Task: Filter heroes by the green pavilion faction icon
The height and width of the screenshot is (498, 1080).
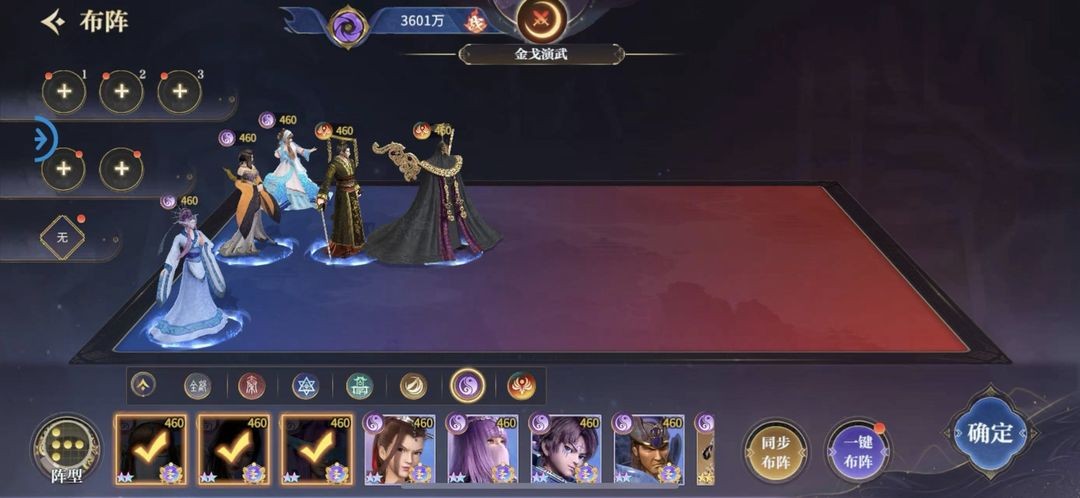Action: point(359,385)
